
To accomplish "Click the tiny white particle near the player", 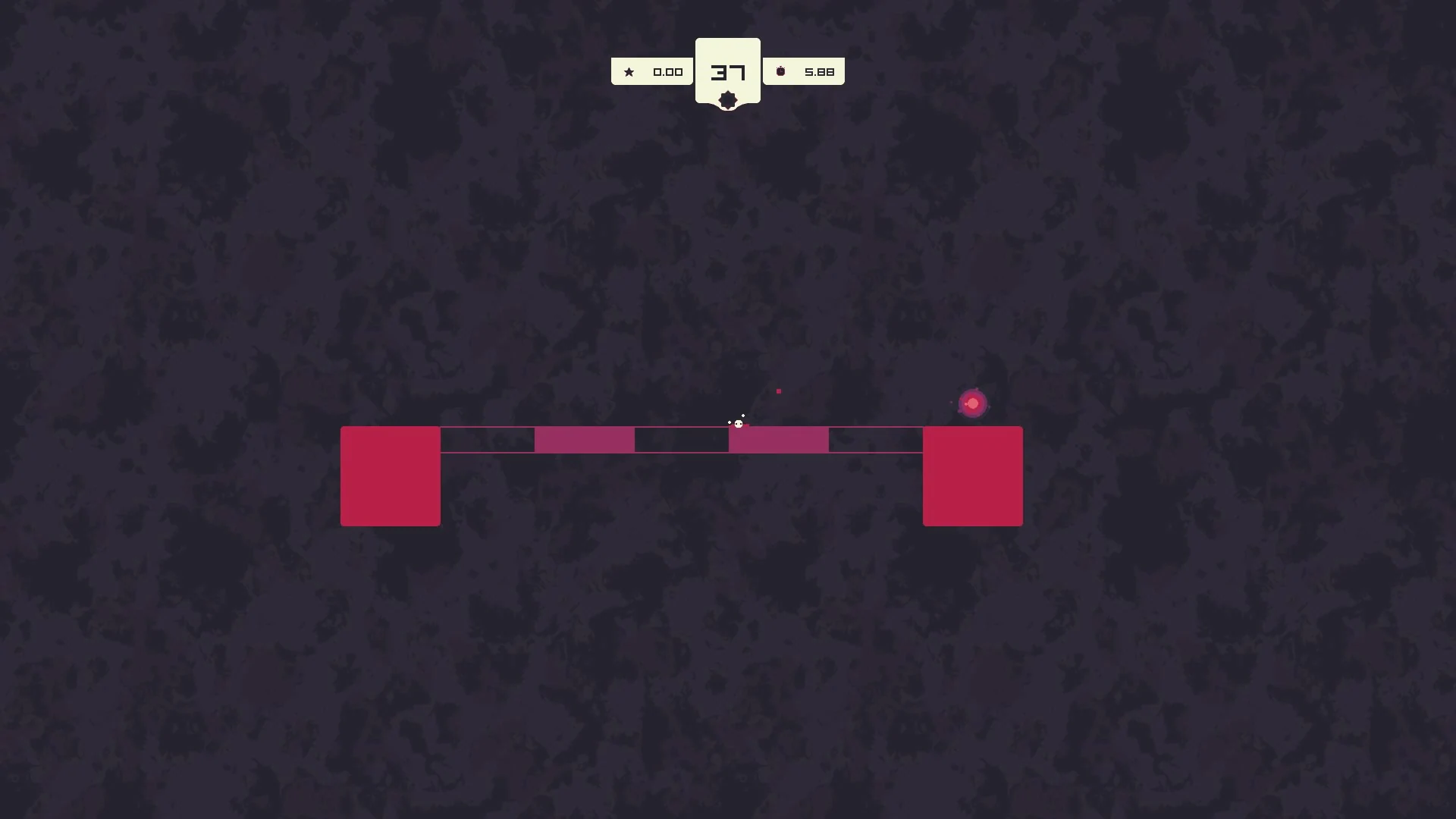I will tap(743, 416).
